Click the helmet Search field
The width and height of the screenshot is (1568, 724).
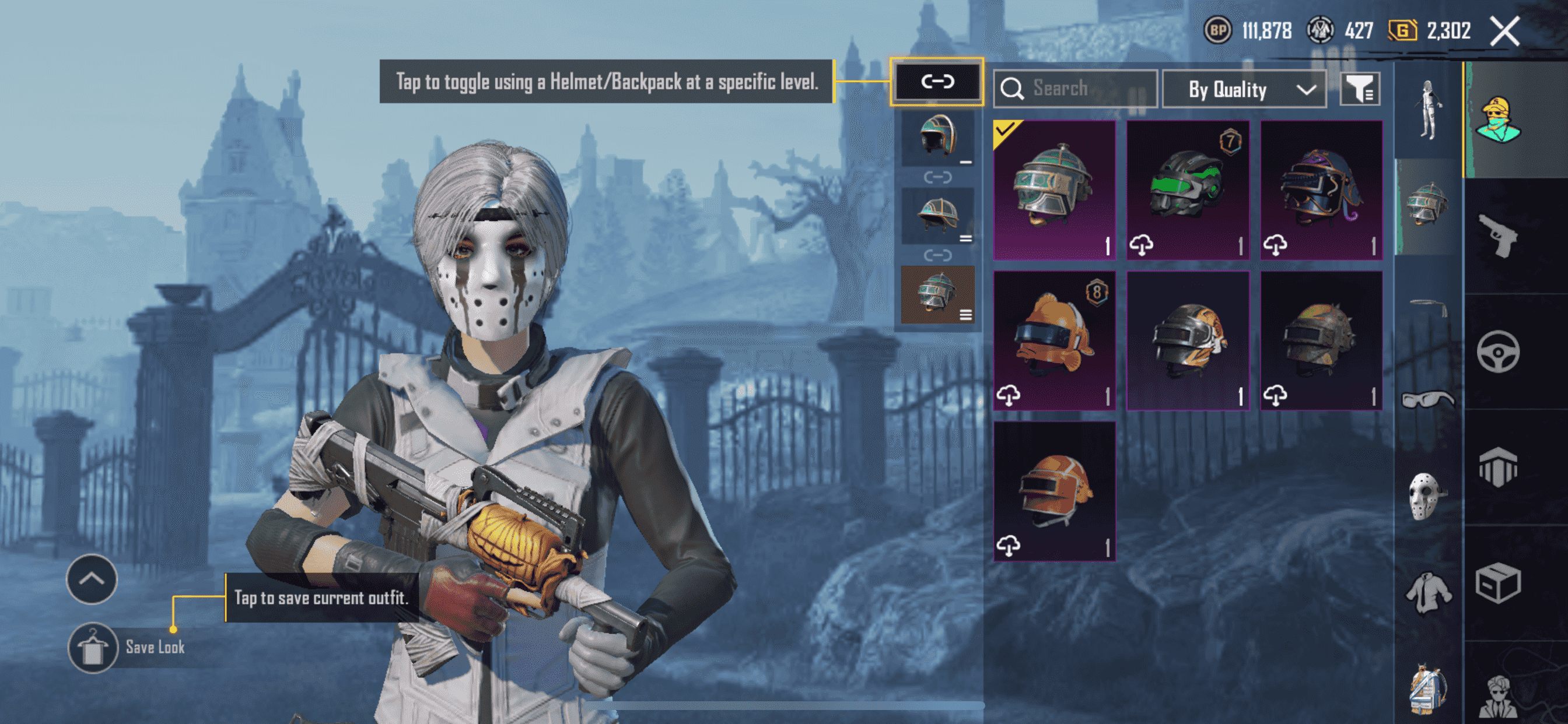click(x=1075, y=89)
